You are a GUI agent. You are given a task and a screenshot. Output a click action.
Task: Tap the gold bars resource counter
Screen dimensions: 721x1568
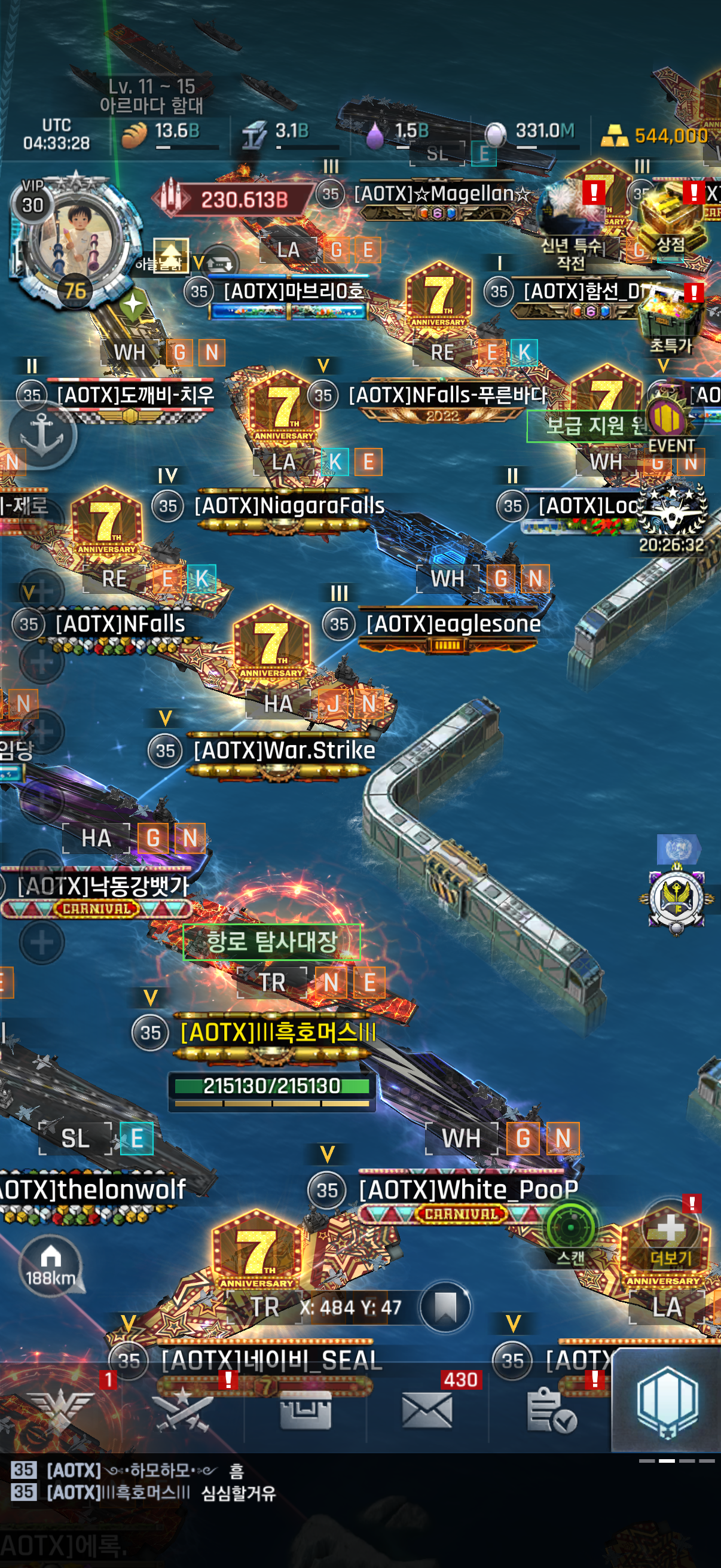tap(655, 135)
